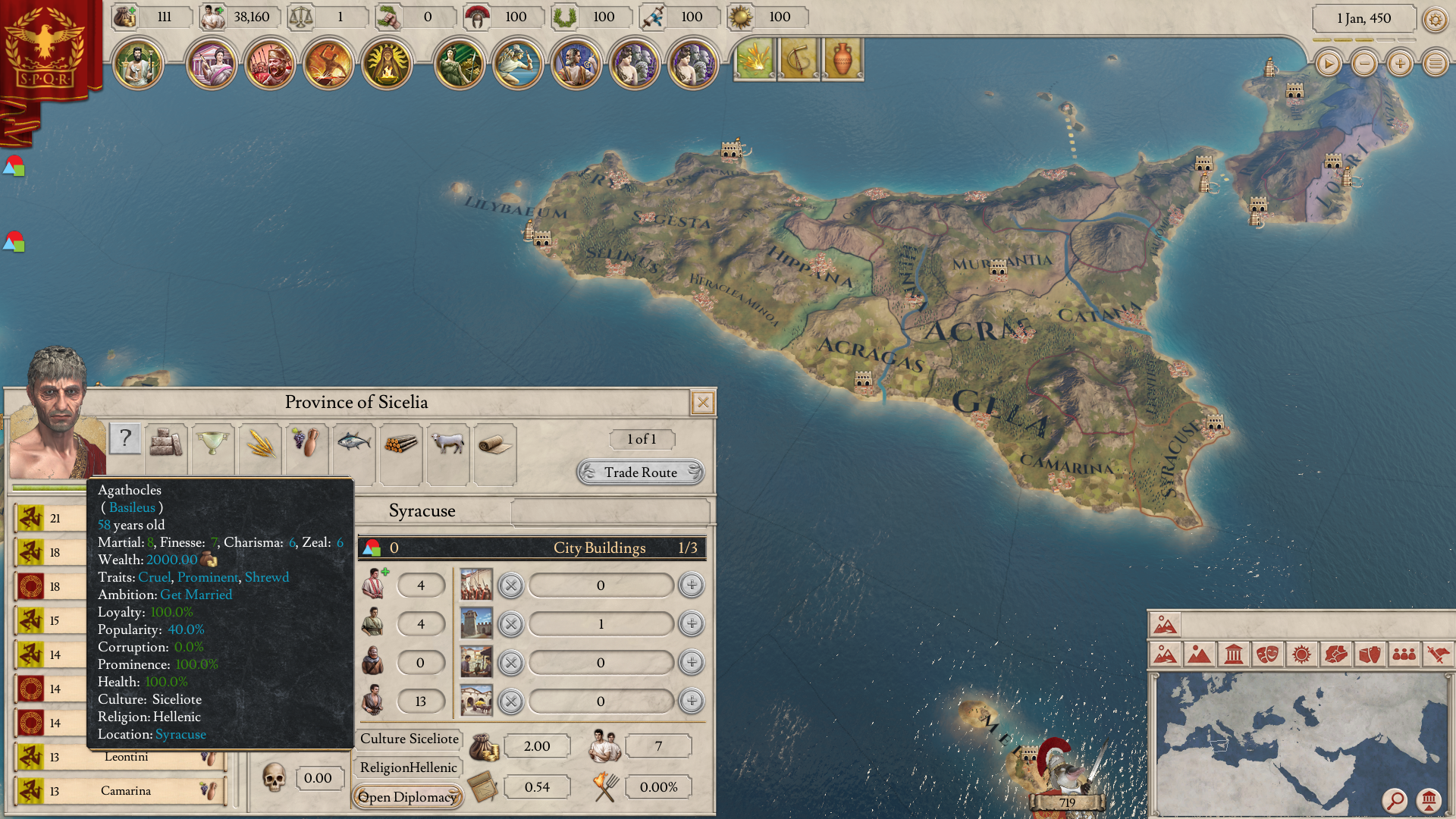Switch to the sun symbol map mode
Screen dimensions: 1456x819
[x=1301, y=654]
